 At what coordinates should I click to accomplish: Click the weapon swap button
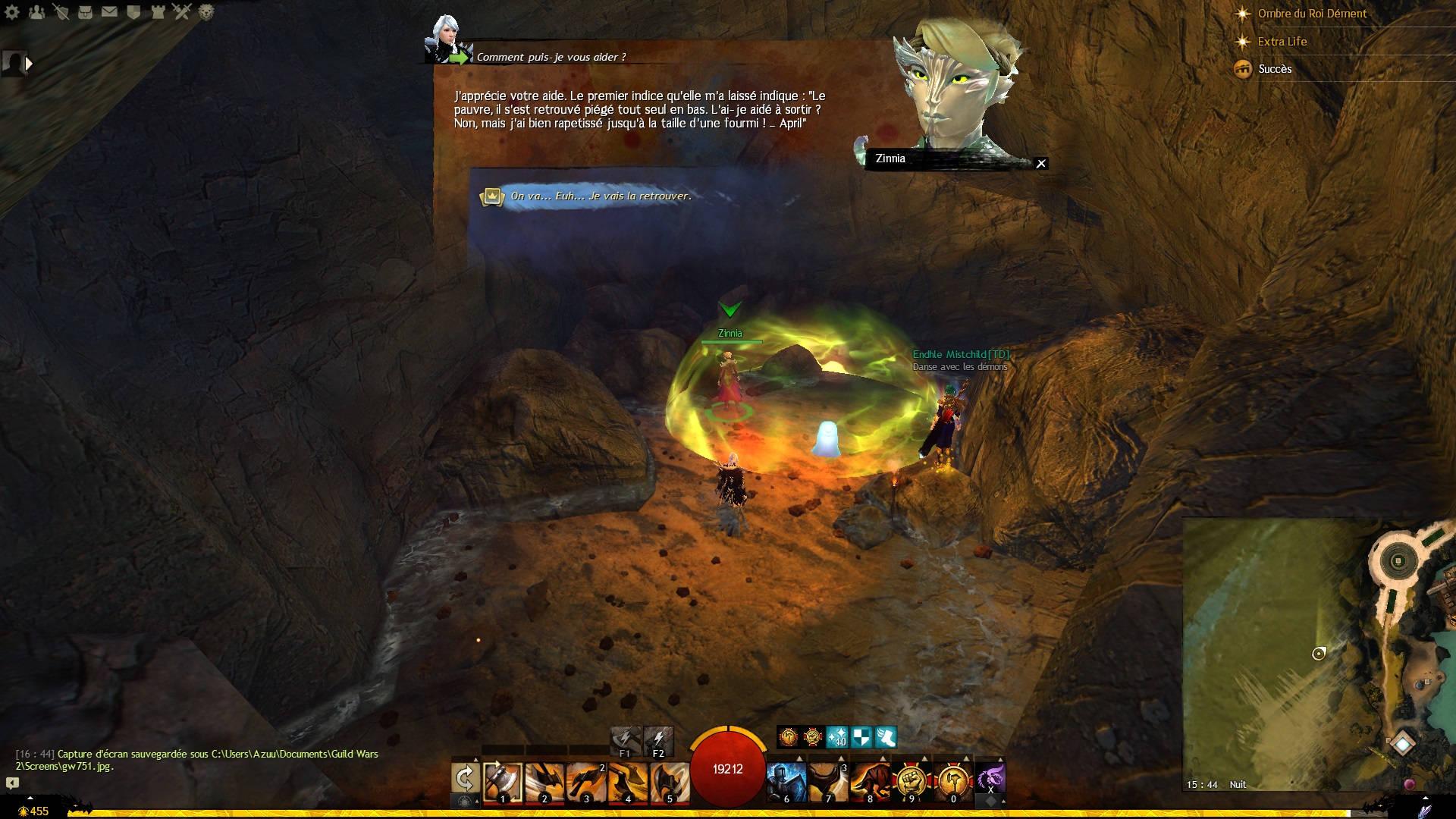[x=465, y=779]
